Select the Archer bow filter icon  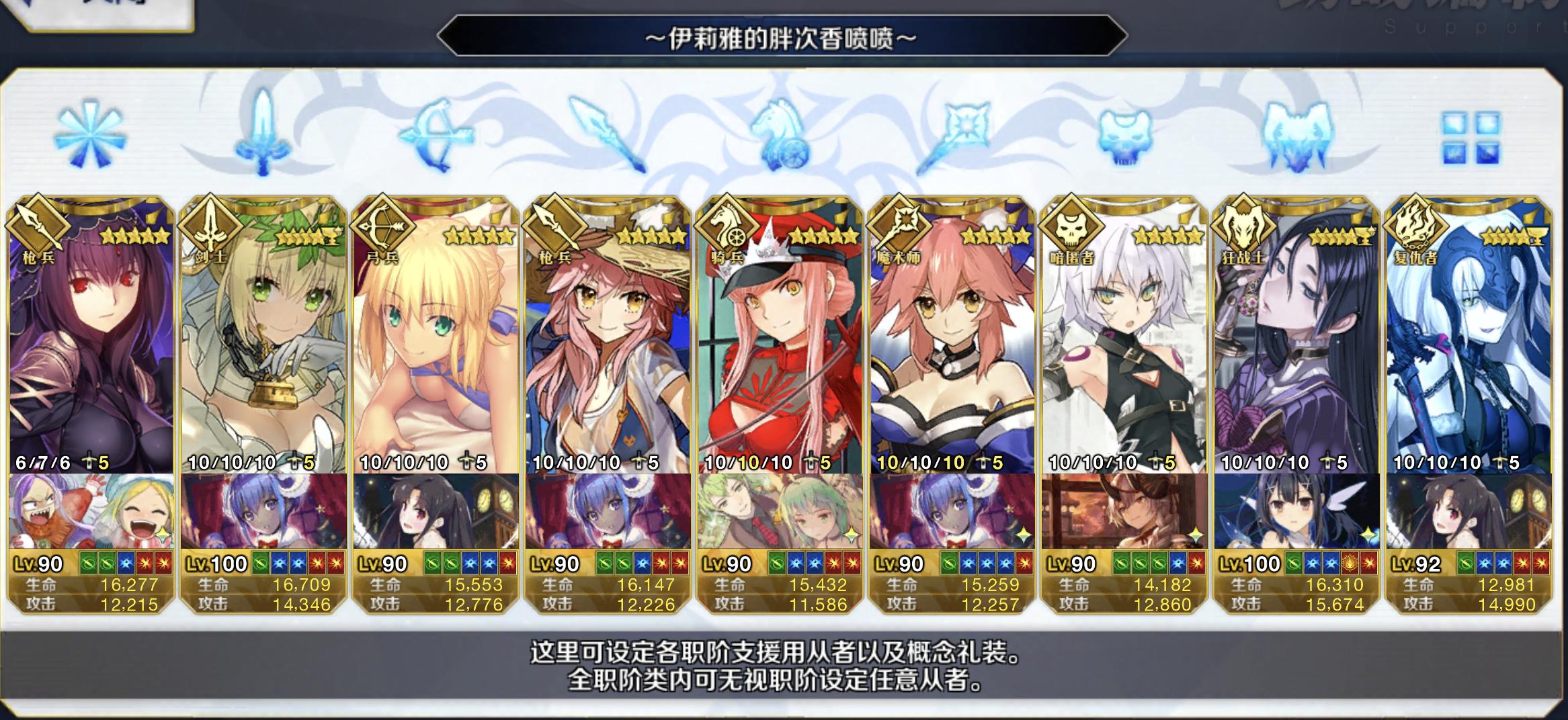(437, 134)
